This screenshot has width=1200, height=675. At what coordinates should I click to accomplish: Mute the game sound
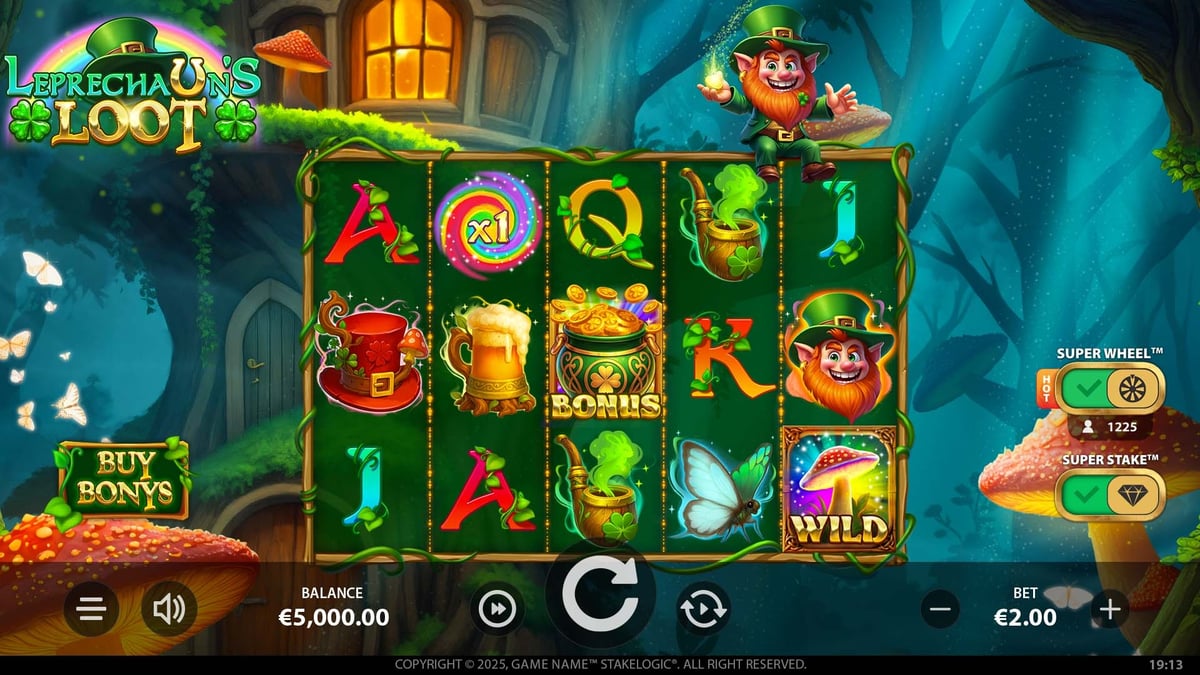click(x=168, y=609)
